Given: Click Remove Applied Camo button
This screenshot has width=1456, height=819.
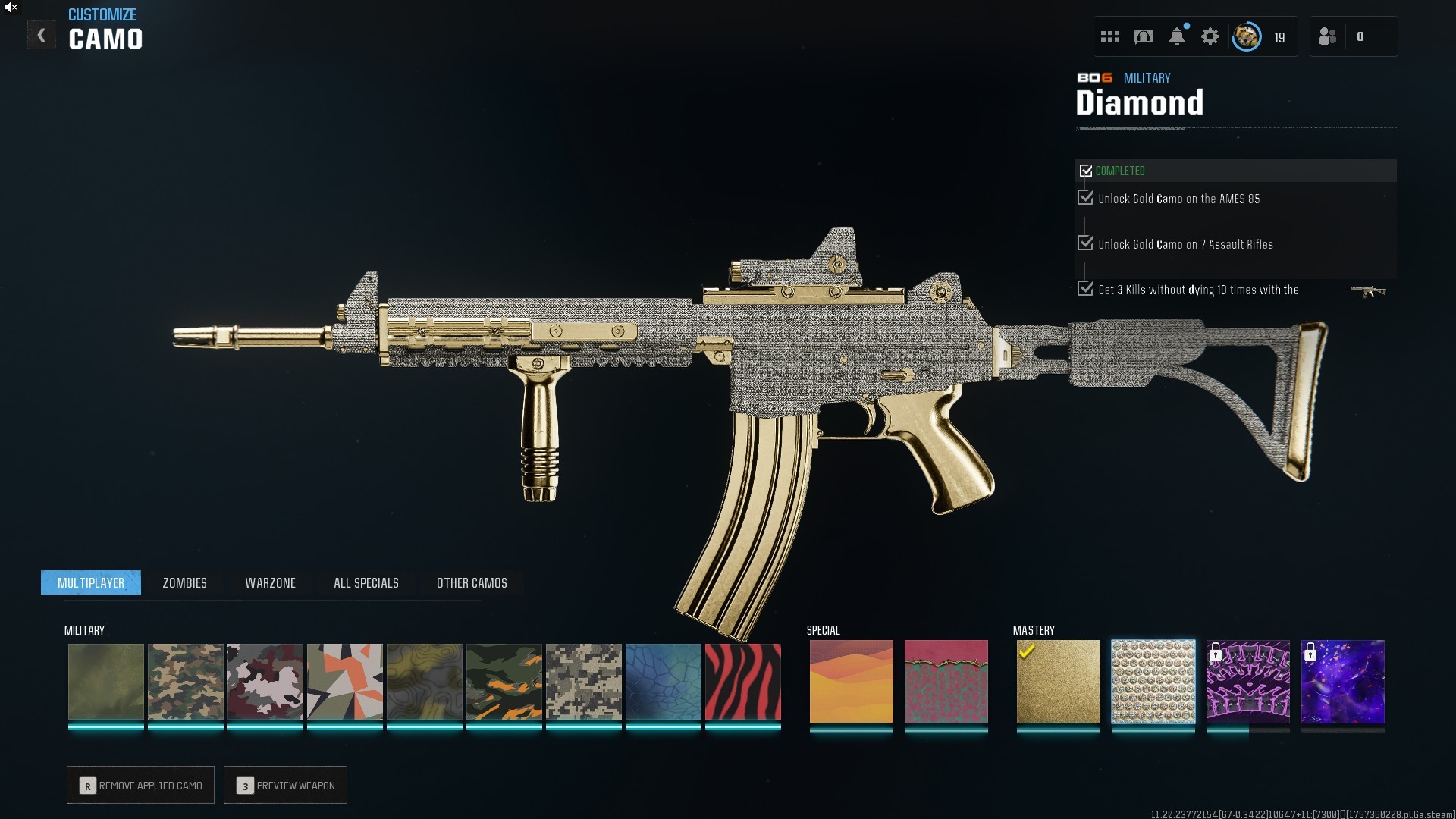Looking at the screenshot, I should tap(140, 785).
